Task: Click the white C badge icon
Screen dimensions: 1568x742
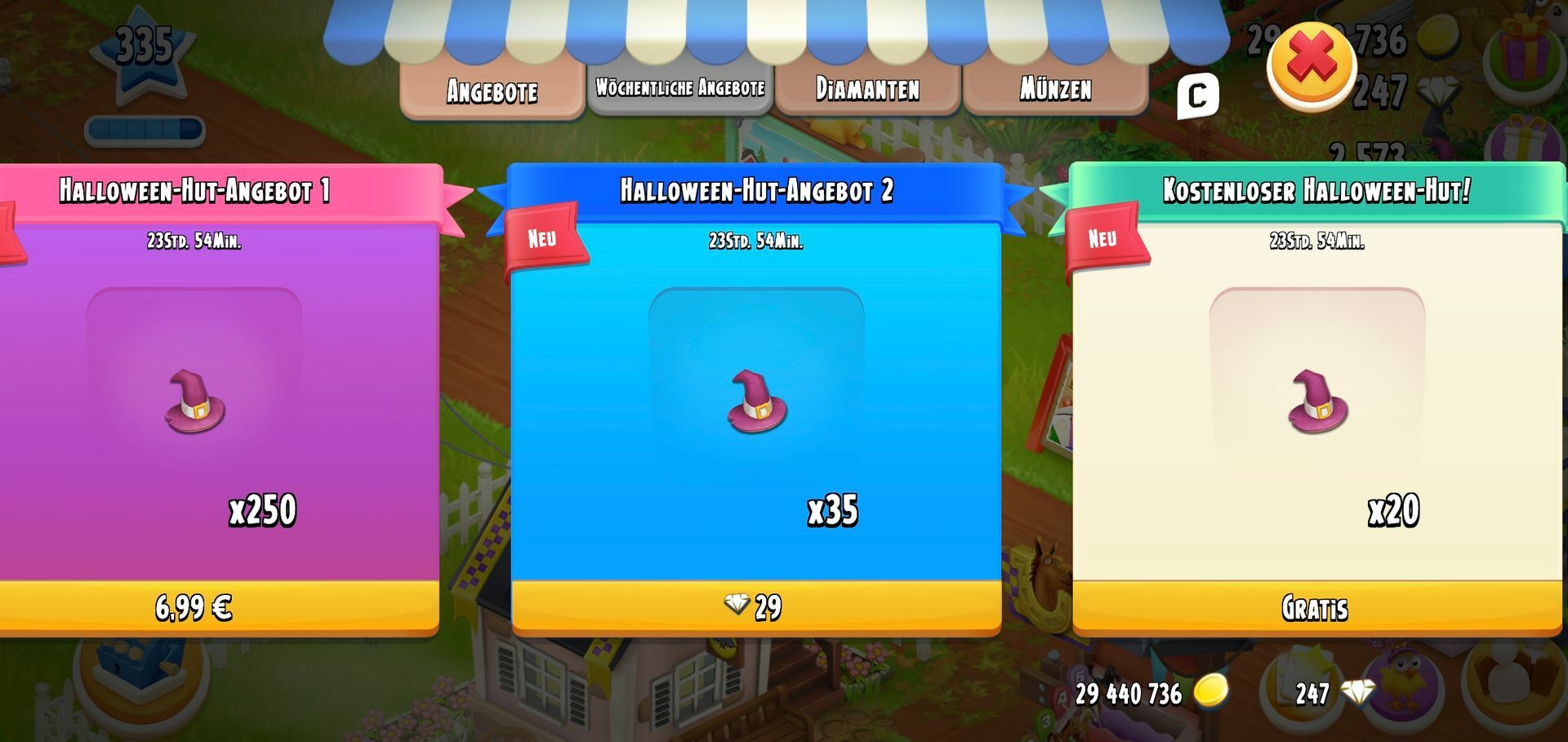Action: pos(1197,96)
